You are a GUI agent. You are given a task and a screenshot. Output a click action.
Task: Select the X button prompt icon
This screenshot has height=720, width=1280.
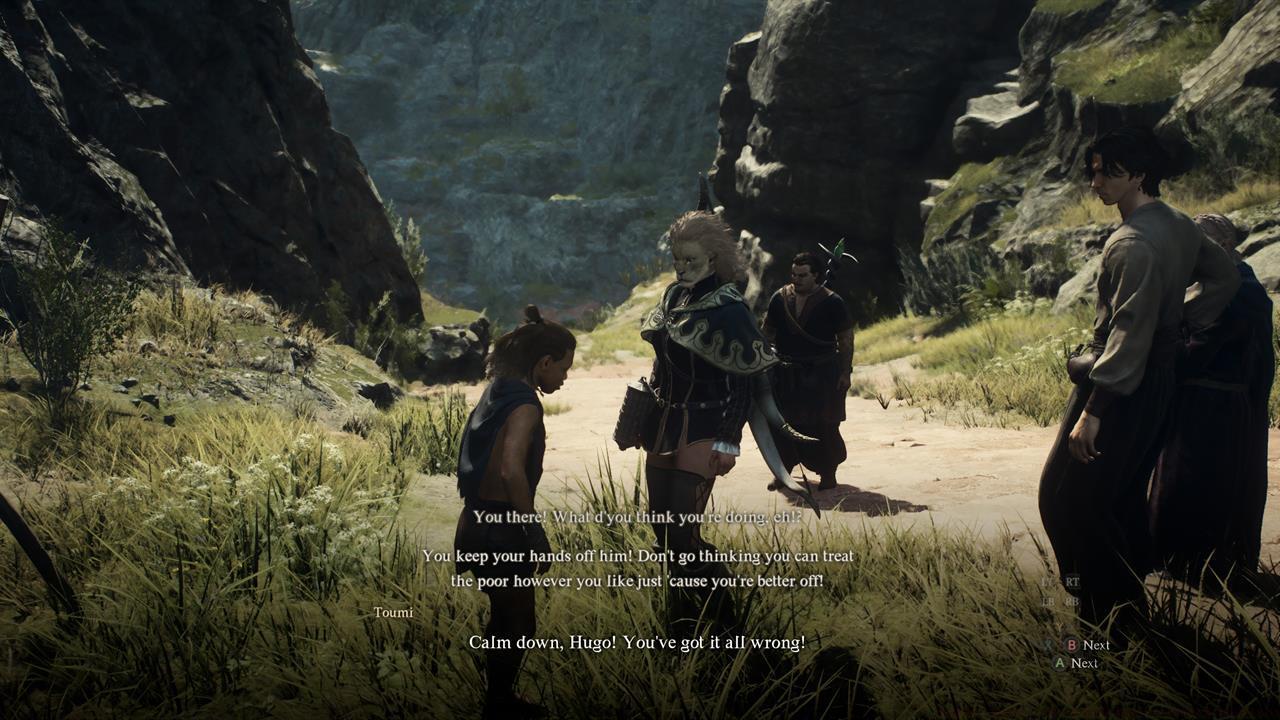(1049, 644)
